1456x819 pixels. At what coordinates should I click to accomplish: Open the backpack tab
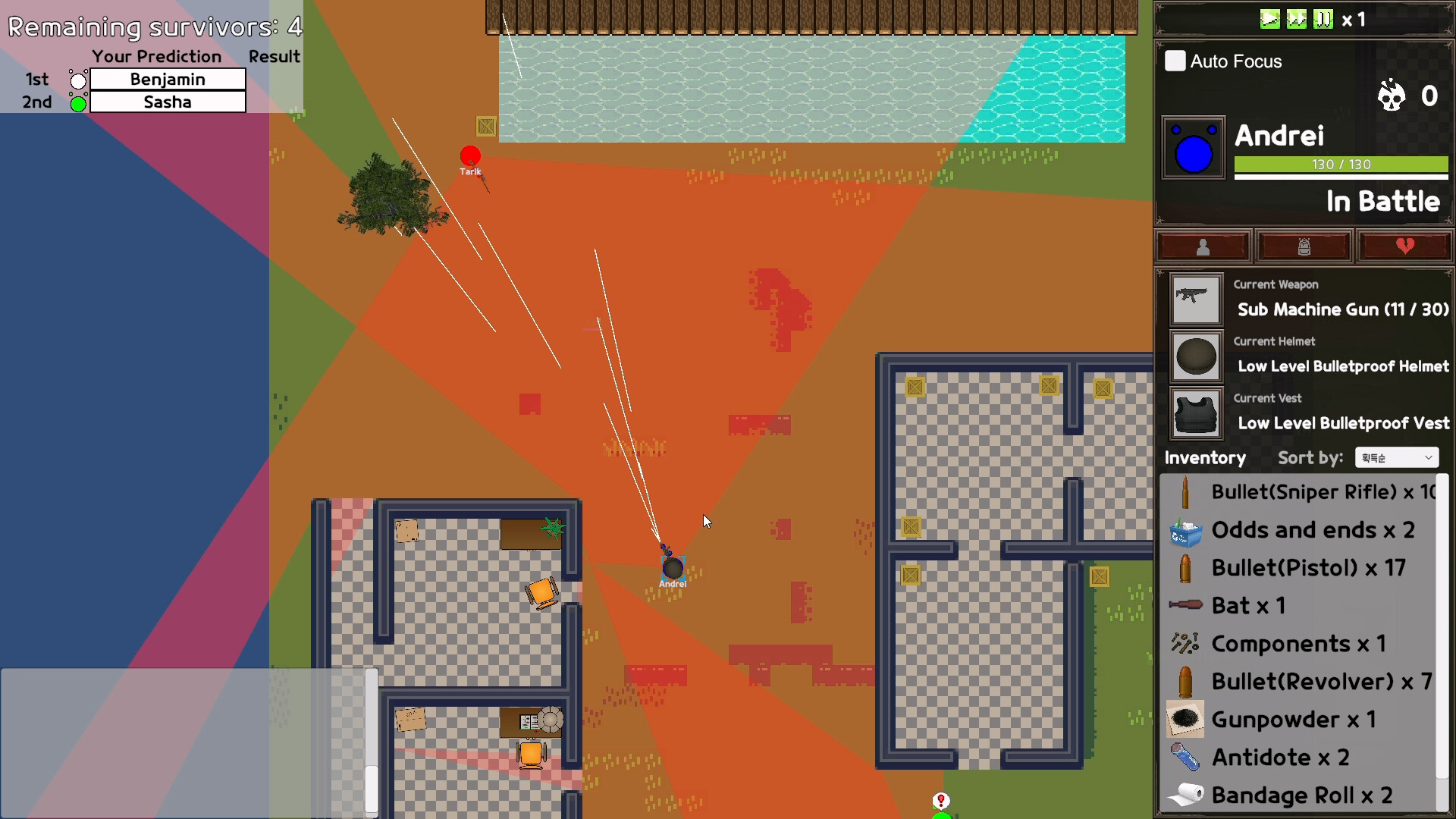[1304, 246]
